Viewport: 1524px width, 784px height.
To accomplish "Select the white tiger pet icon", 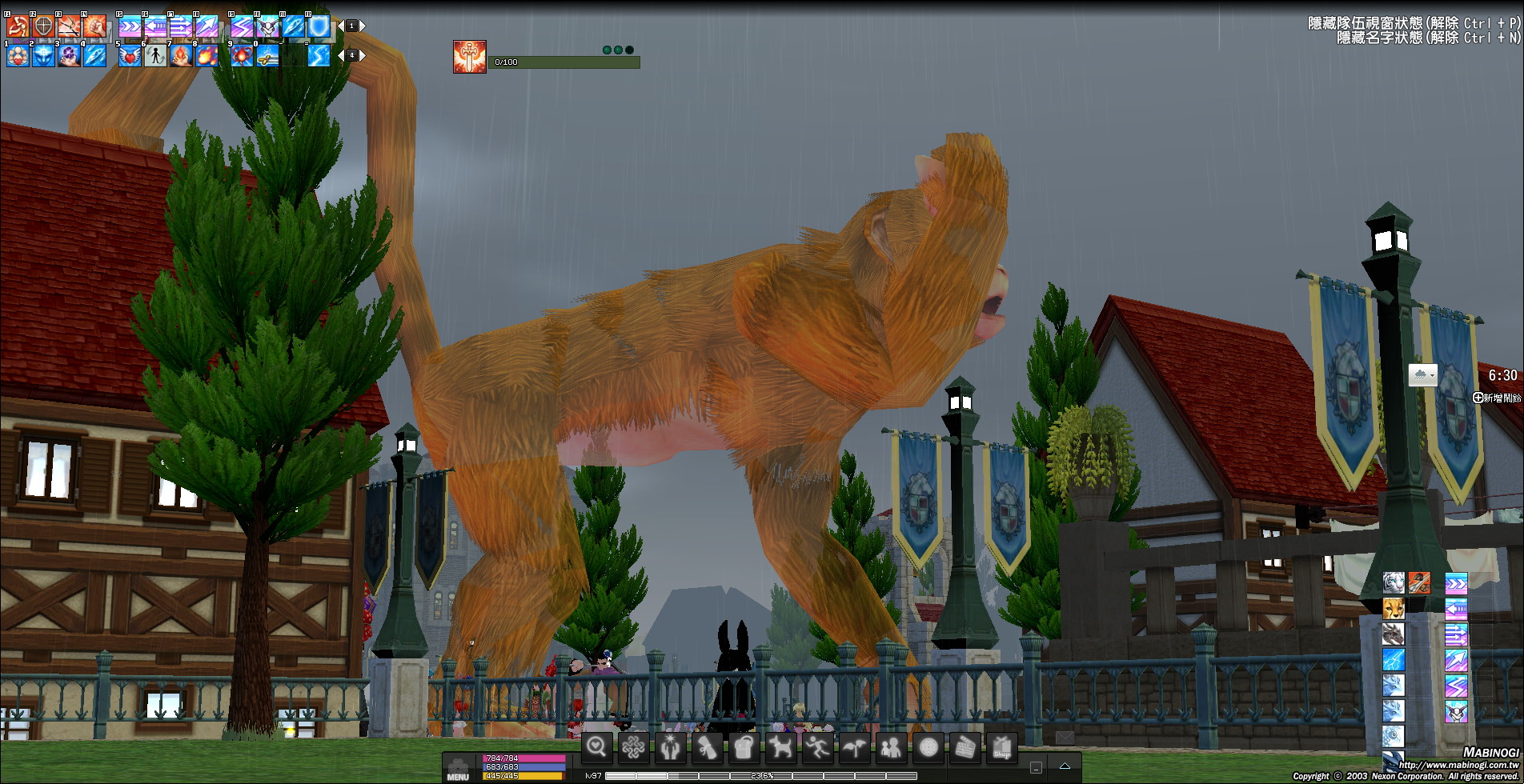I will [1394, 582].
